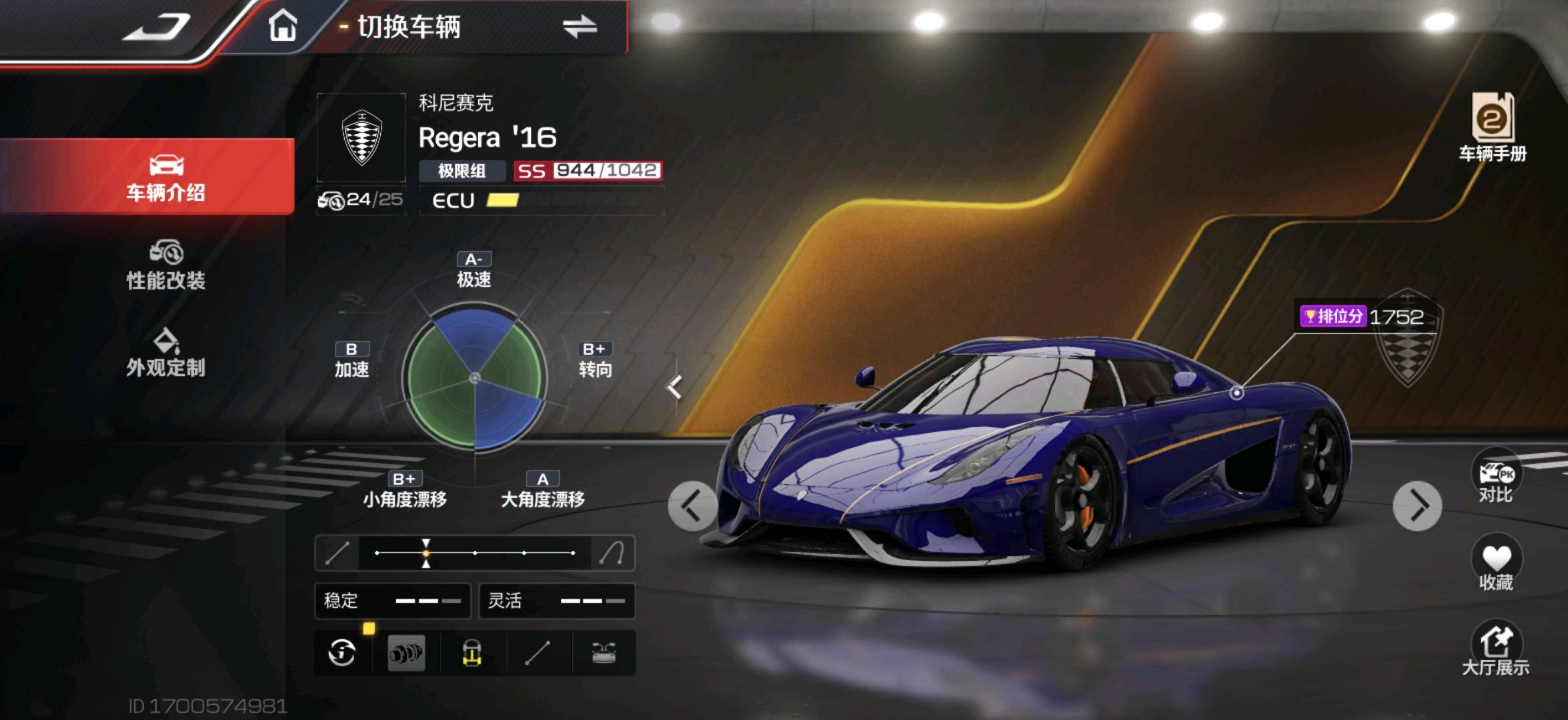Return to the home screen
This screenshot has width=1568, height=720.
coord(282,27)
